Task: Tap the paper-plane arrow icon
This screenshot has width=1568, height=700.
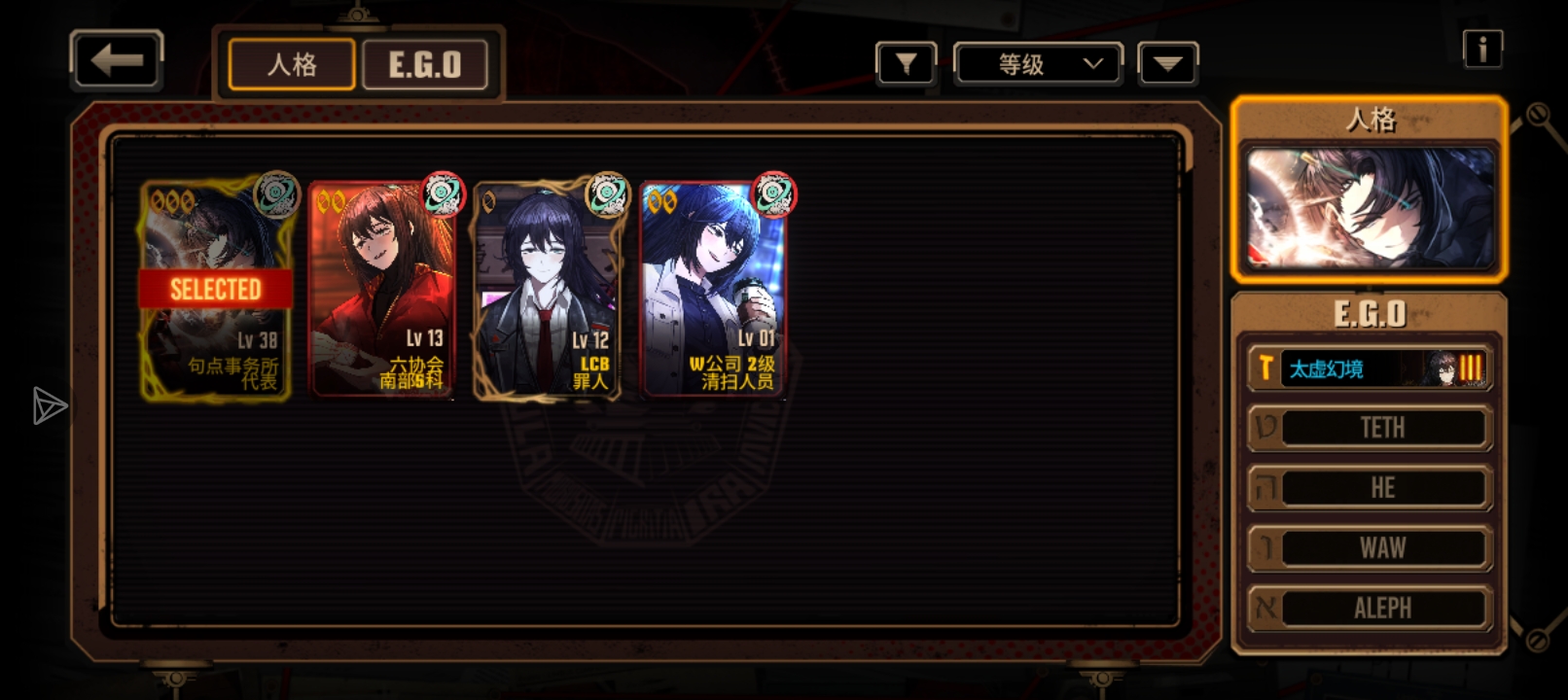Action: point(49,405)
